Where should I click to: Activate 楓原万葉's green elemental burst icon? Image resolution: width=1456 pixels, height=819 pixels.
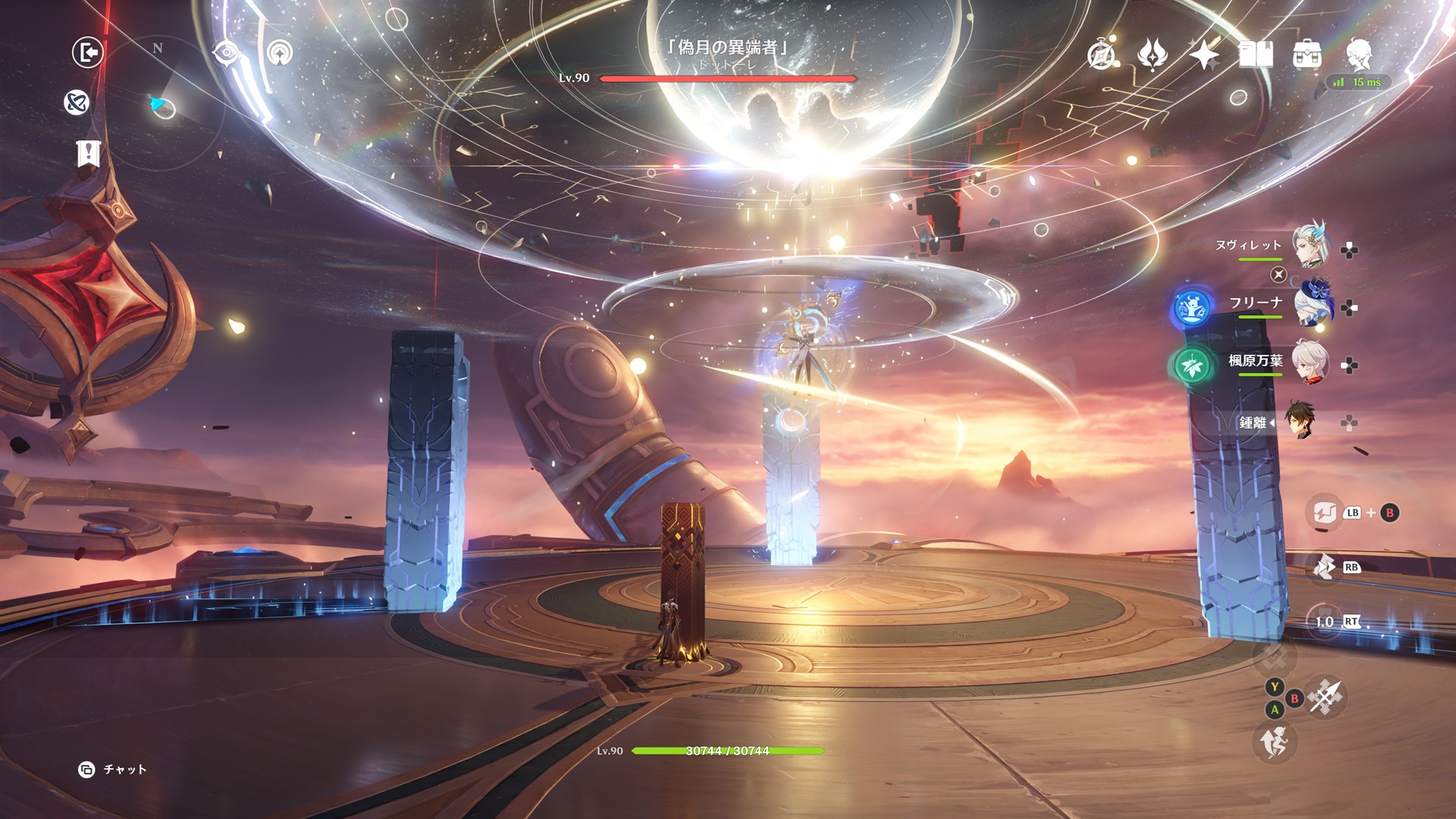click(x=1191, y=366)
